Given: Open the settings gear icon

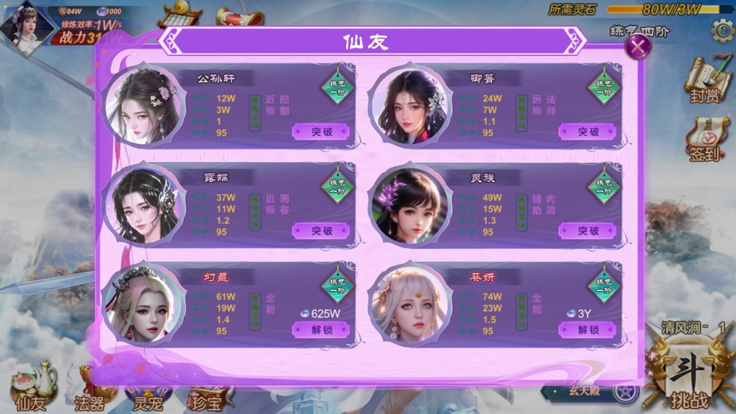Looking at the screenshot, I should pos(722,30).
